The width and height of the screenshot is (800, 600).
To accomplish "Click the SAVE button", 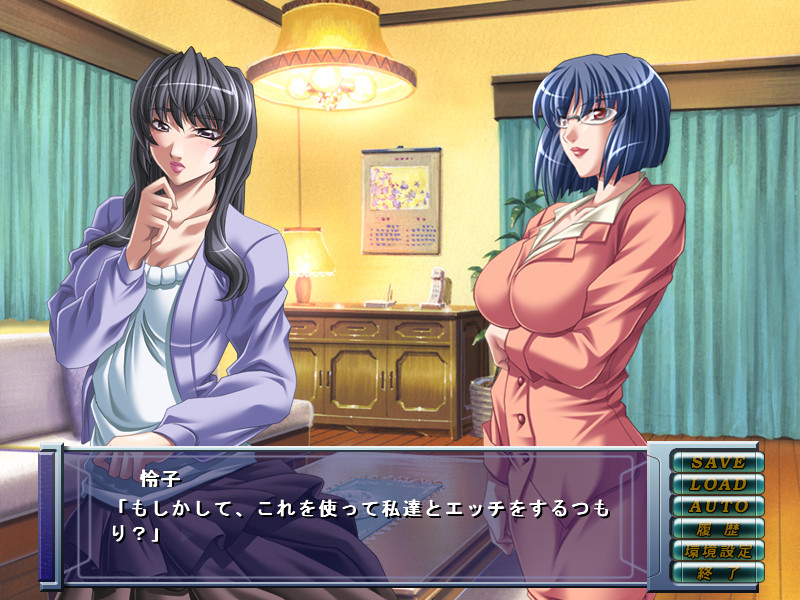I will point(717,462).
